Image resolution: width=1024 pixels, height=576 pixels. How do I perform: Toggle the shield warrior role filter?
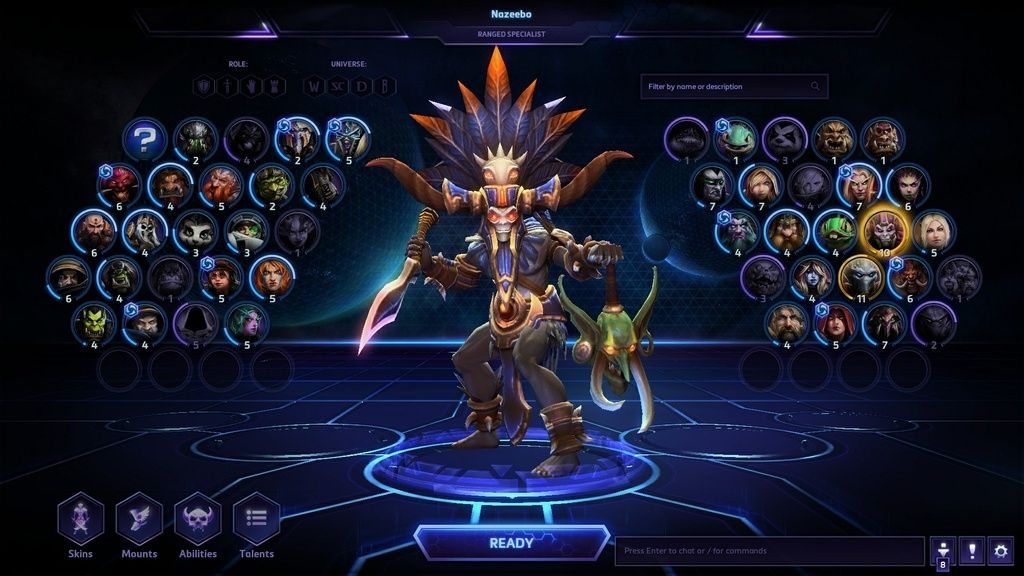pos(204,86)
